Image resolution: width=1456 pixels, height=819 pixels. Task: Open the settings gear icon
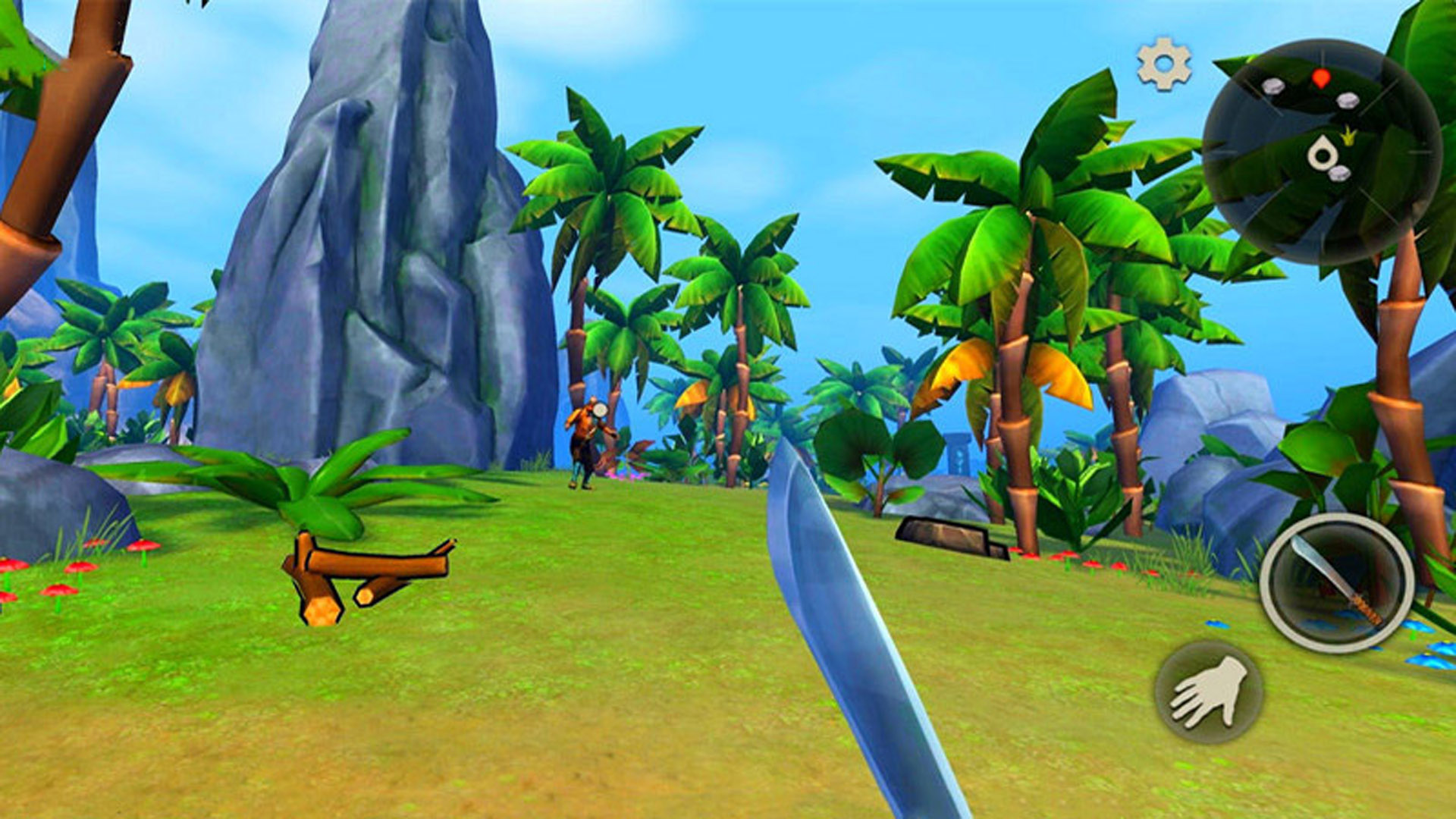coord(1164,64)
